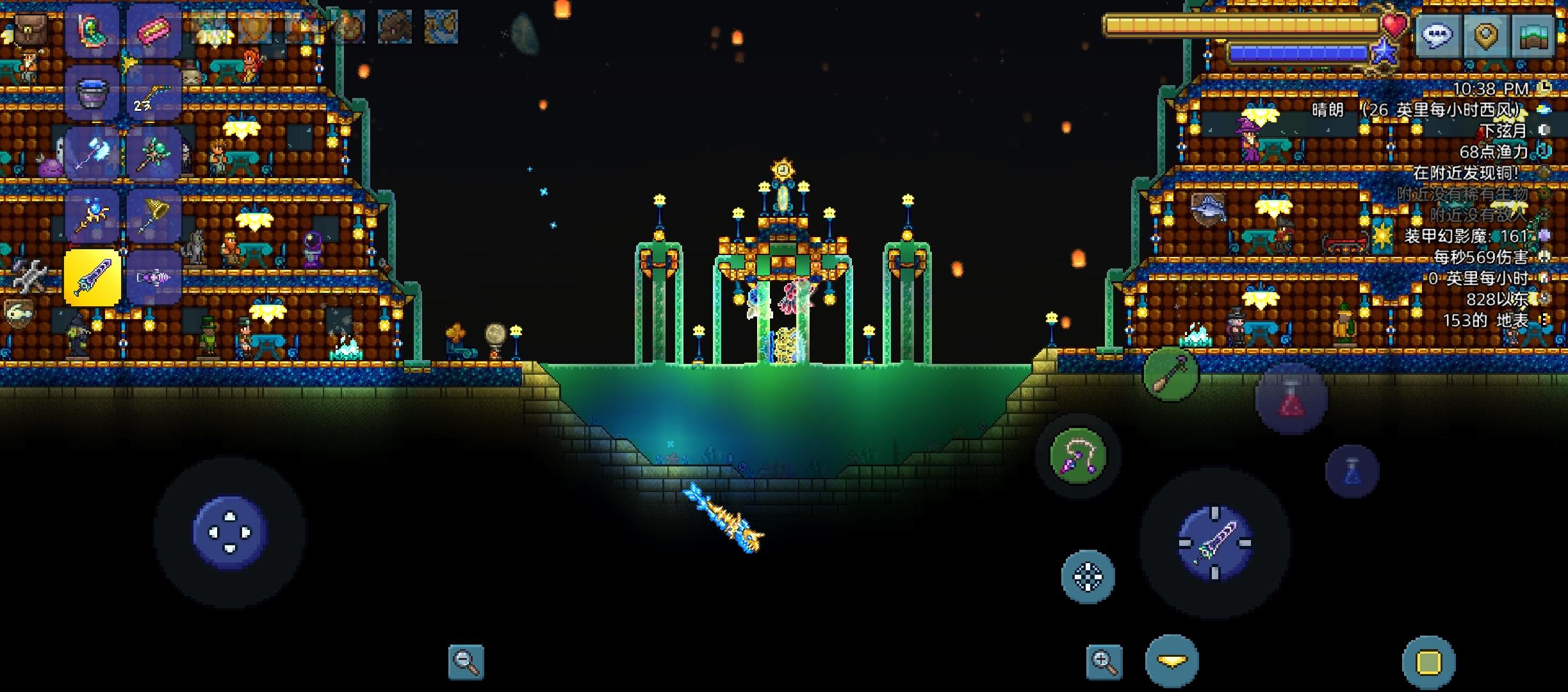The image size is (1568, 692).
Task: Tap the moon phase icon on the right
Action: pyautogui.click(x=1544, y=130)
